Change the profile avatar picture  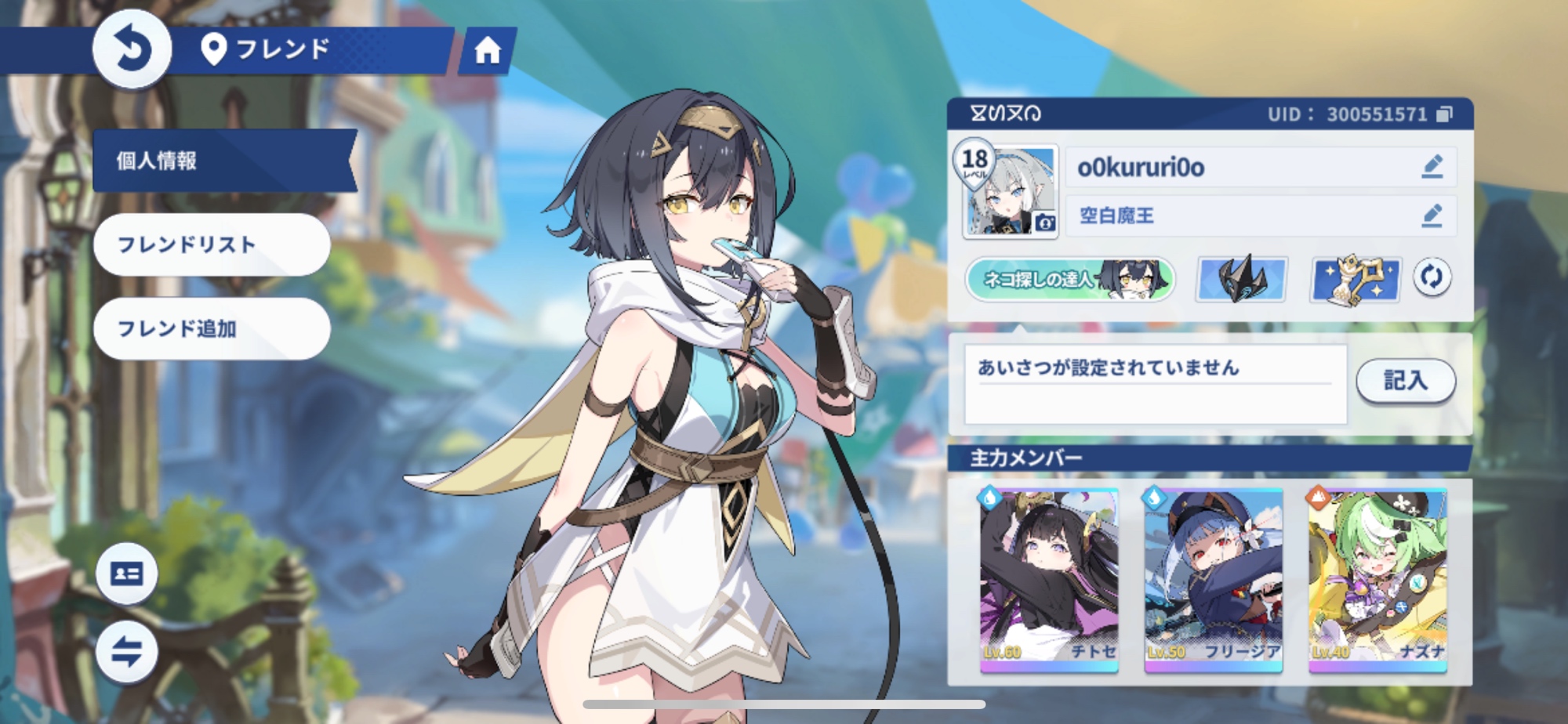tap(1044, 223)
